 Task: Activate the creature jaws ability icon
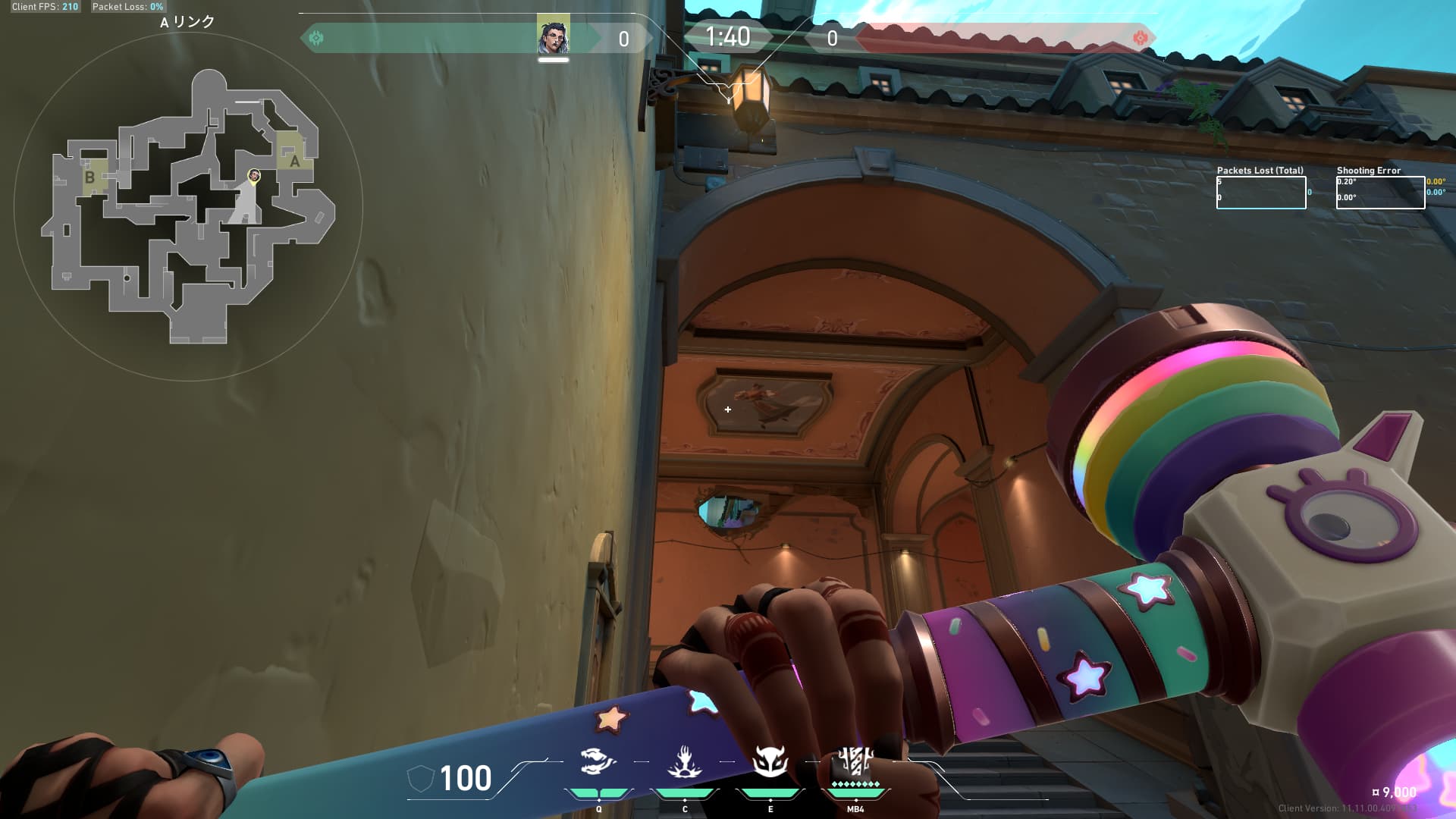coord(598,761)
